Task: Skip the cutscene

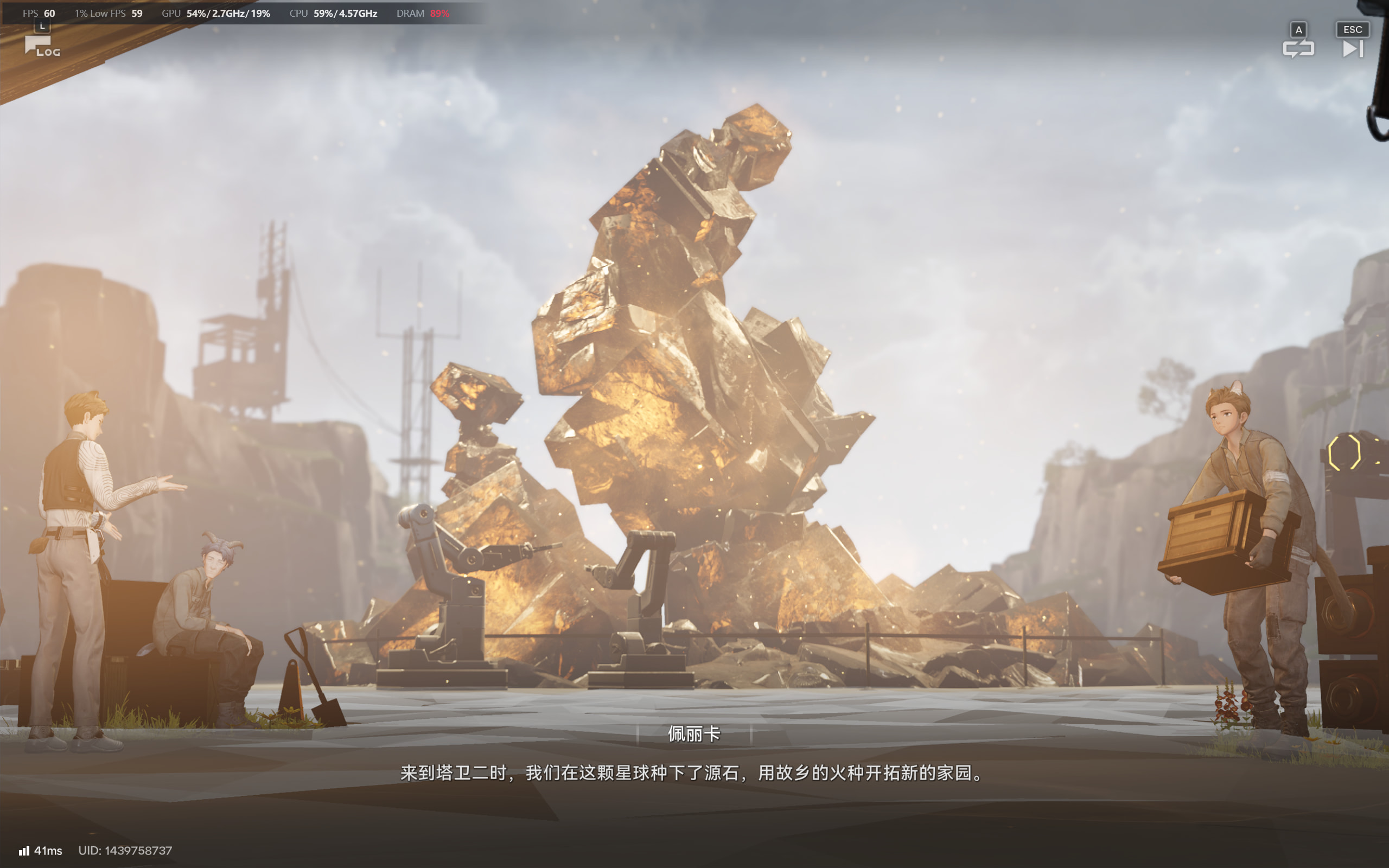Action: (x=1352, y=48)
